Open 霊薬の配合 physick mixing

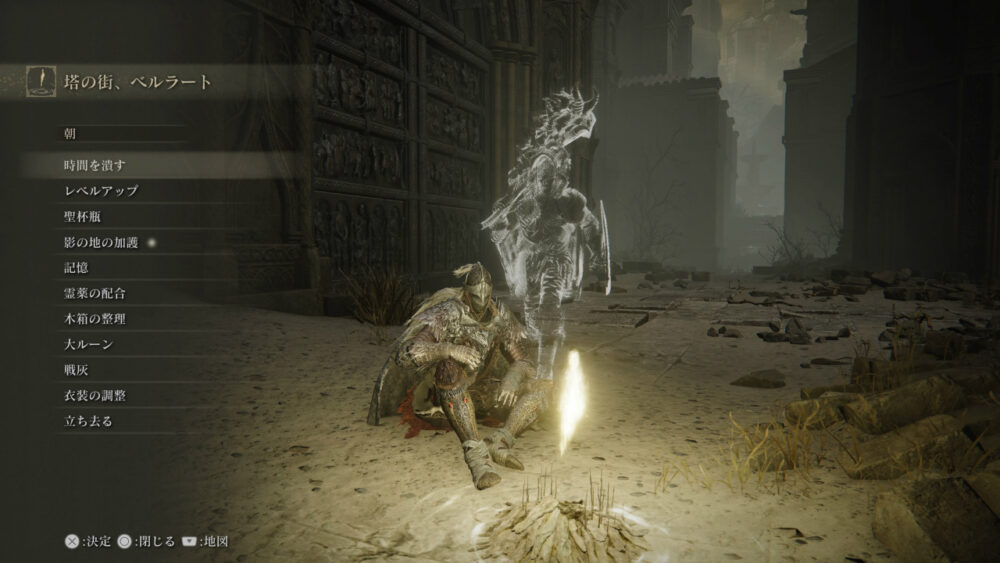[93, 293]
